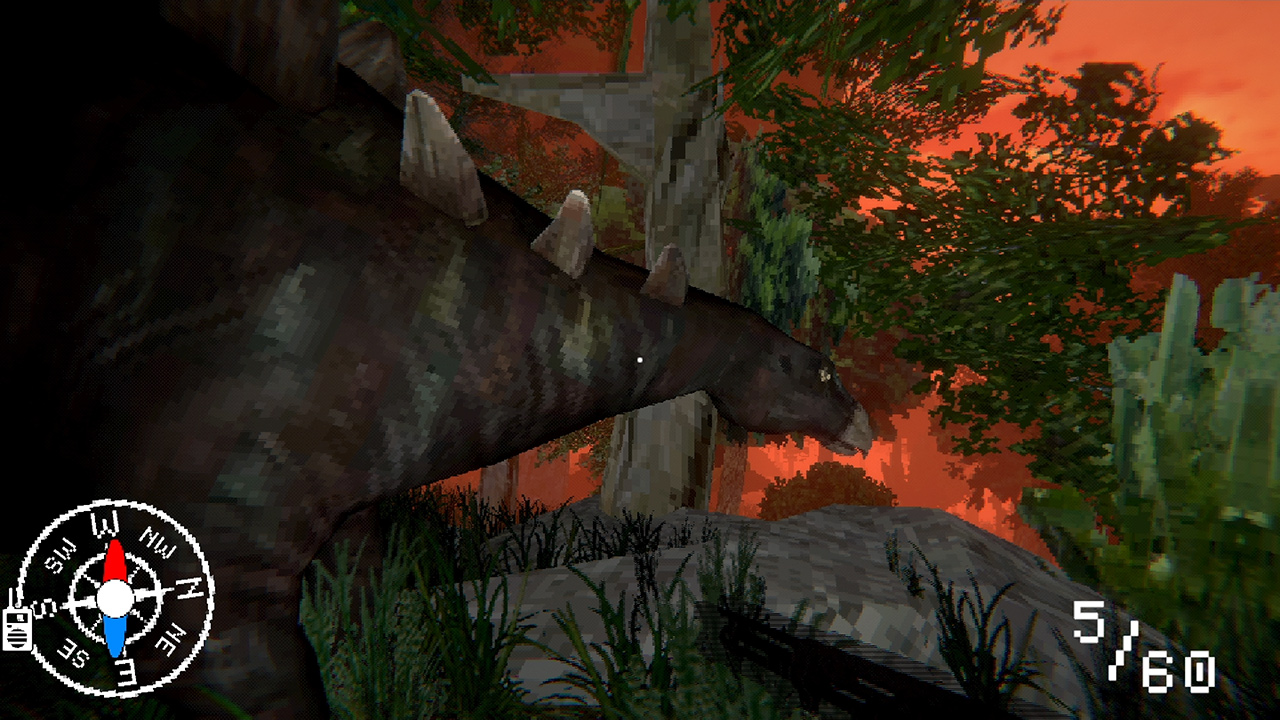Screen dimensions: 1280x720
Task: Click the red north needle of the compass
Action: (x=115, y=562)
